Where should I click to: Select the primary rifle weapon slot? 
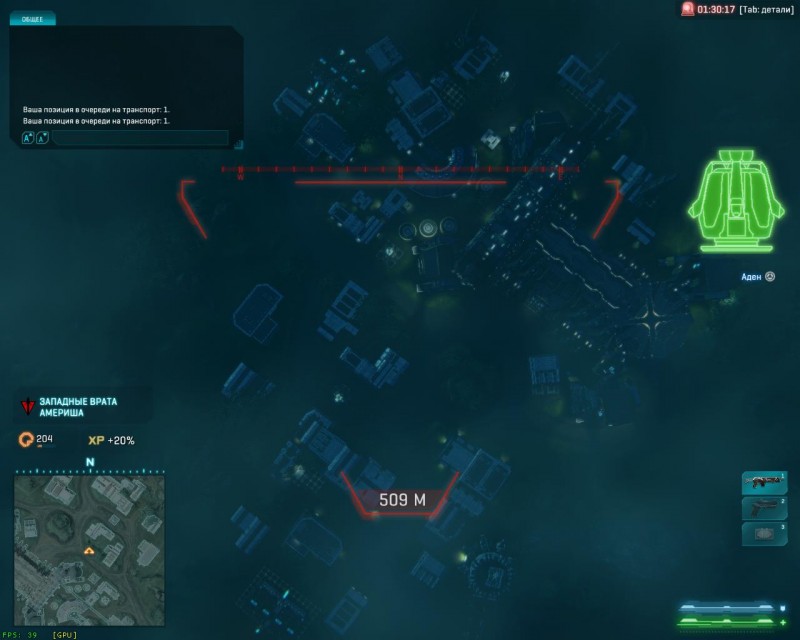(x=764, y=483)
